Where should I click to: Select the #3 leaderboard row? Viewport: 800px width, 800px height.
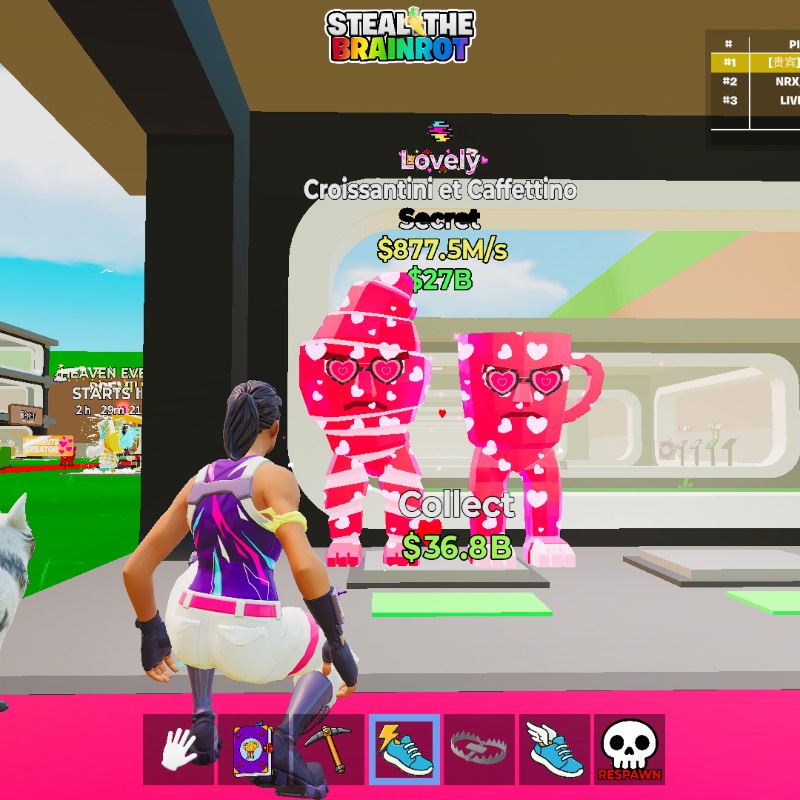click(x=755, y=100)
